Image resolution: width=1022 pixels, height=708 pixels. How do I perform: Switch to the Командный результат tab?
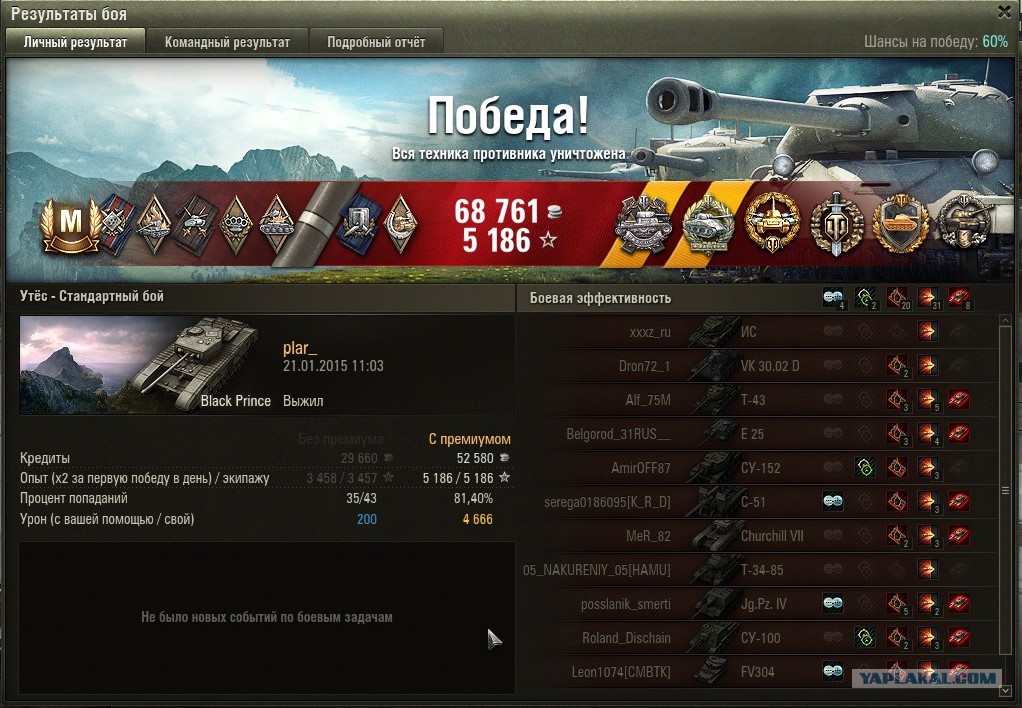[x=227, y=42]
